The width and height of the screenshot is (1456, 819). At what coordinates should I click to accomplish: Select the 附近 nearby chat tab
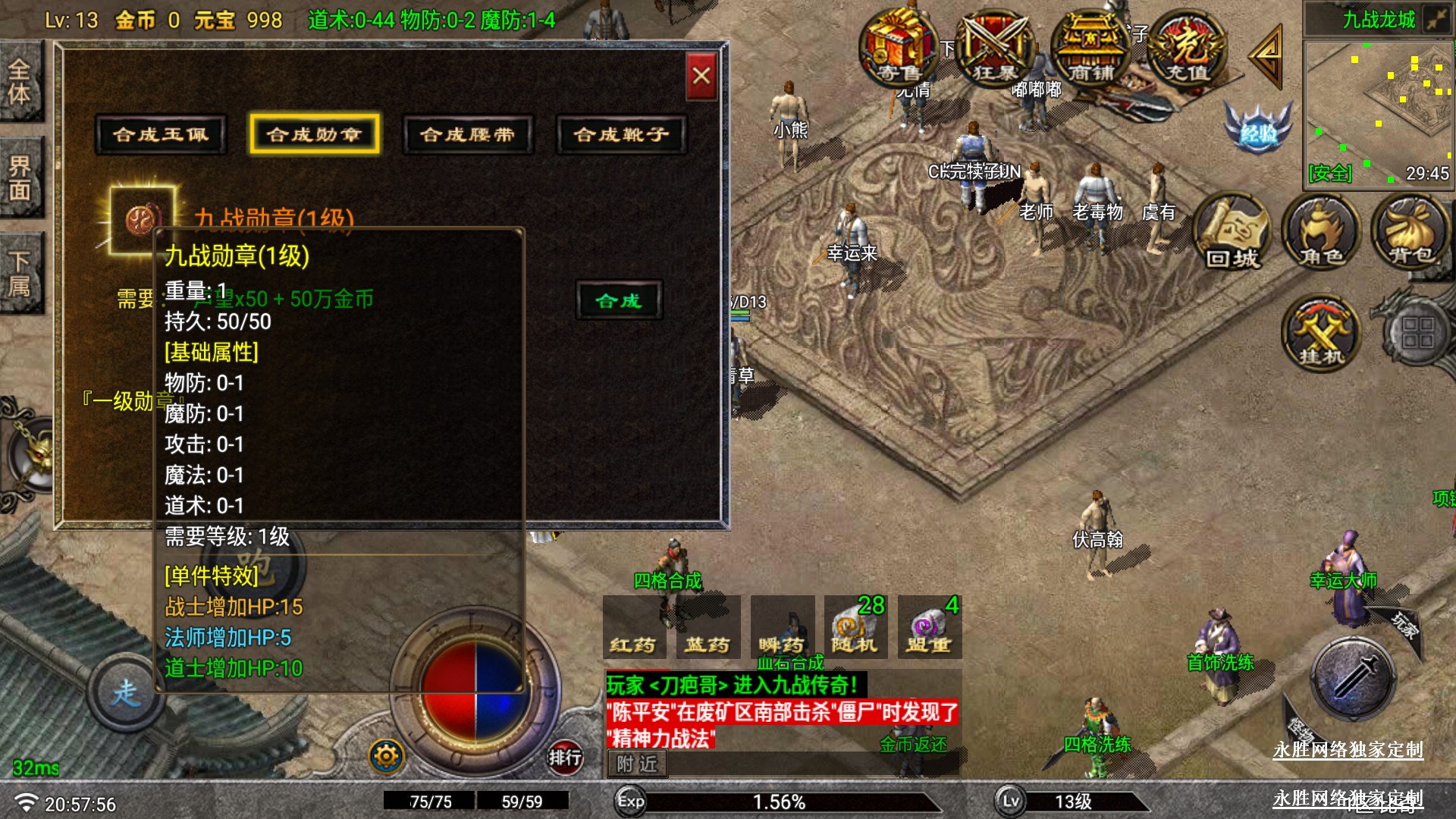click(637, 764)
